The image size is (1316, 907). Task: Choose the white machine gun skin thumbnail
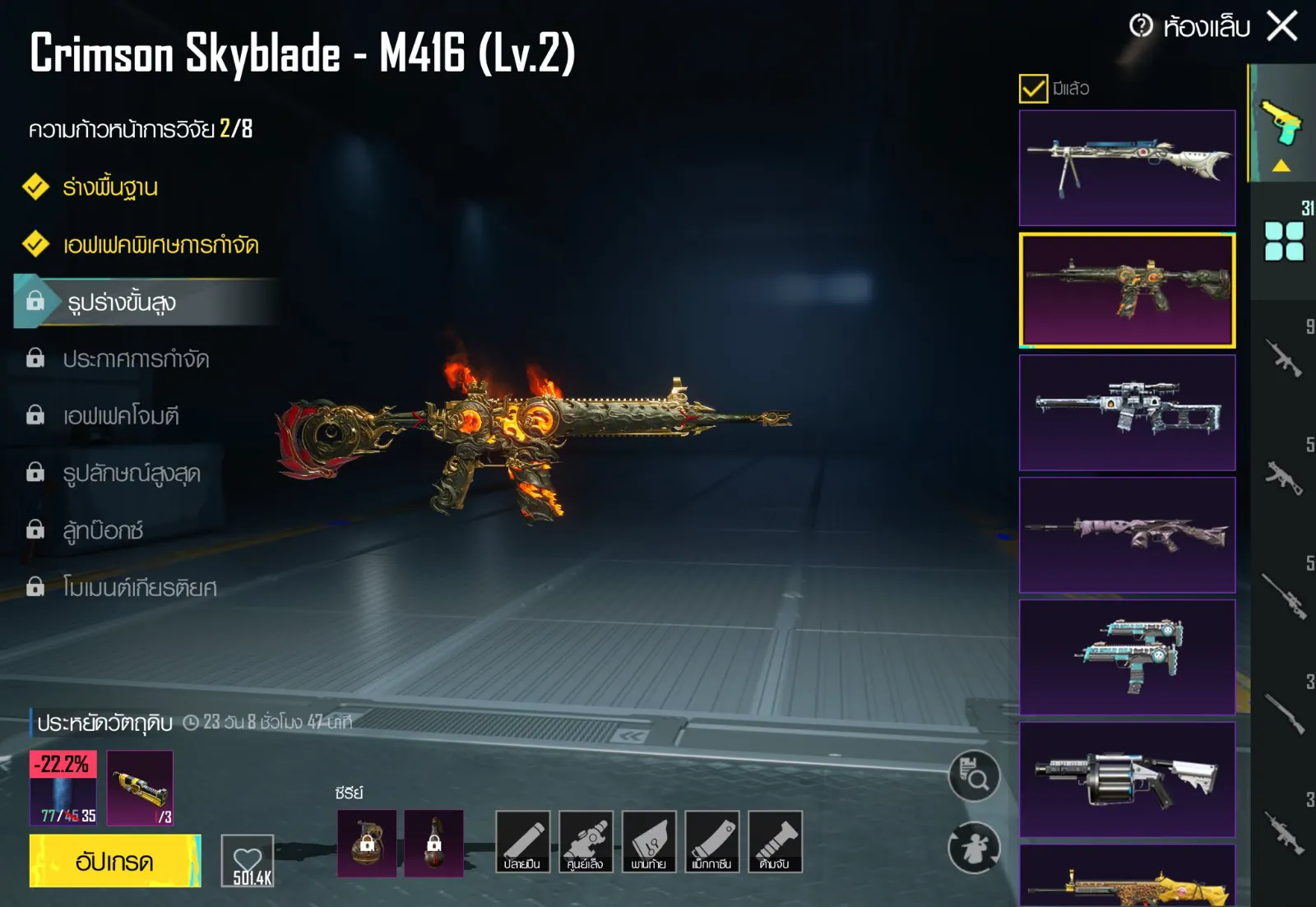pos(1127,168)
